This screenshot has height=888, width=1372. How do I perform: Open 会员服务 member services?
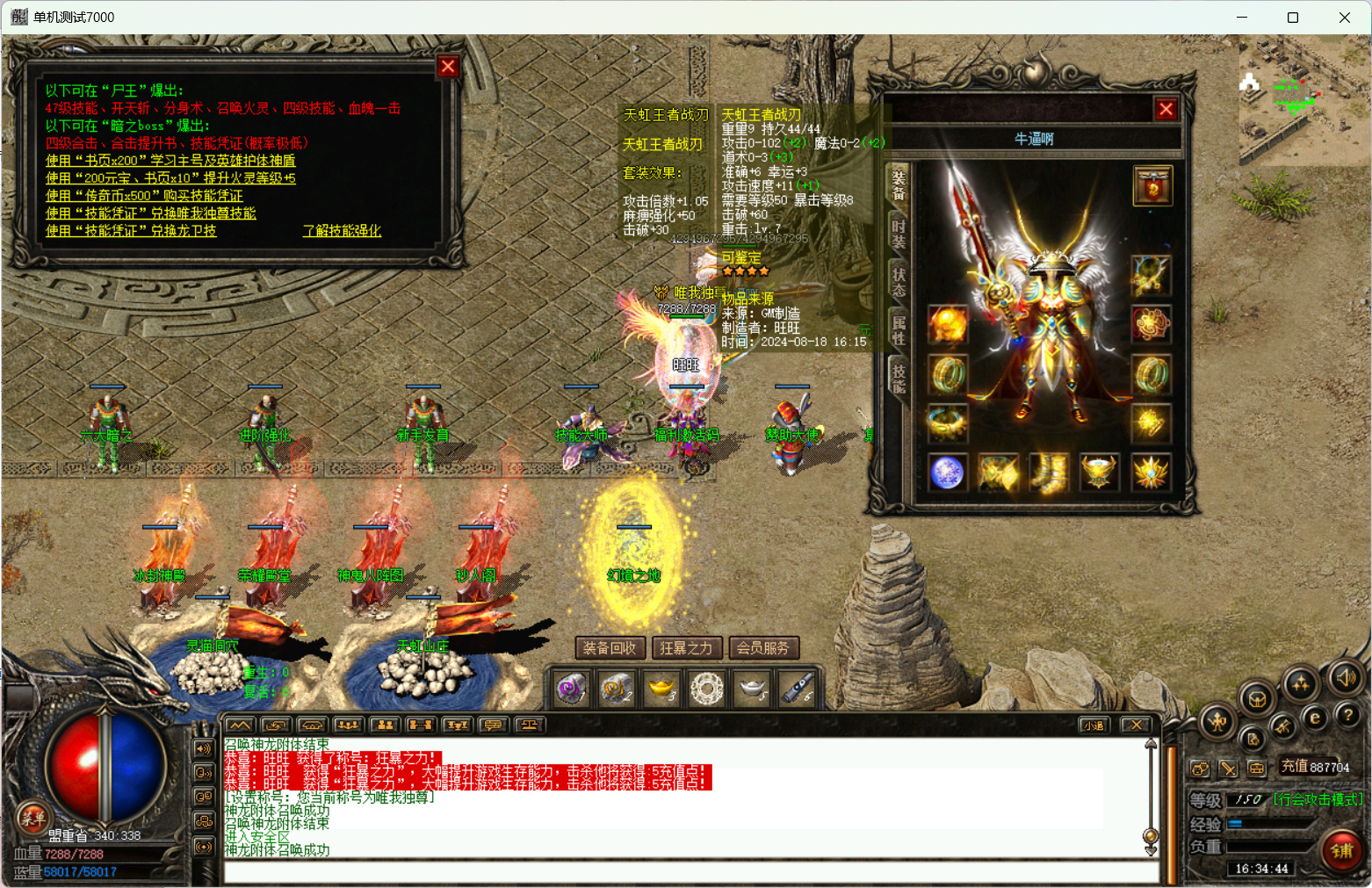tap(762, 648)
